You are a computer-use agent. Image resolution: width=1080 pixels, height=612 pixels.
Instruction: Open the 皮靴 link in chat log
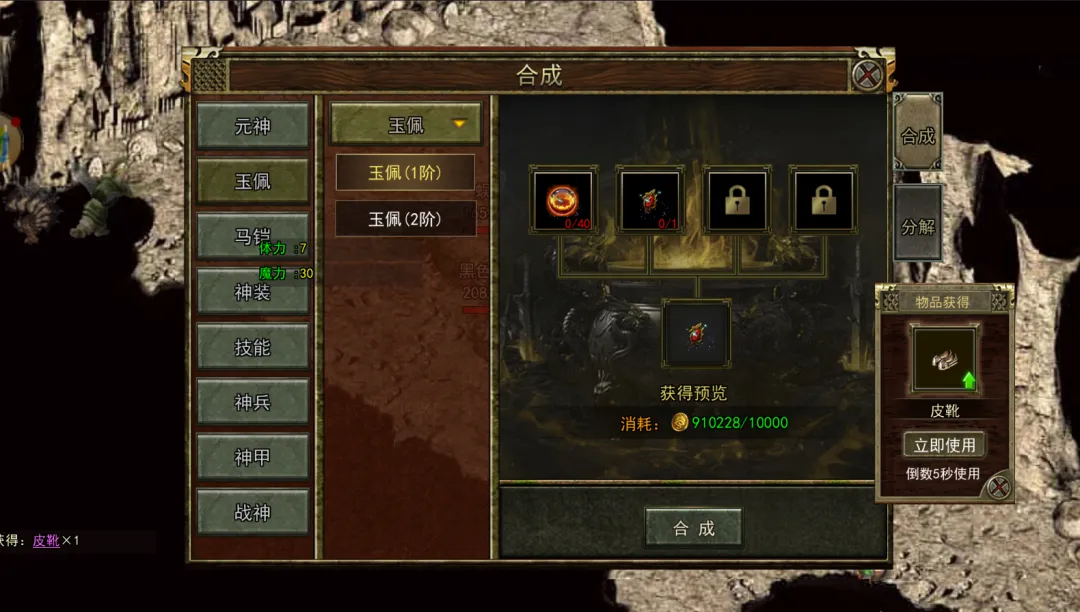46,541
